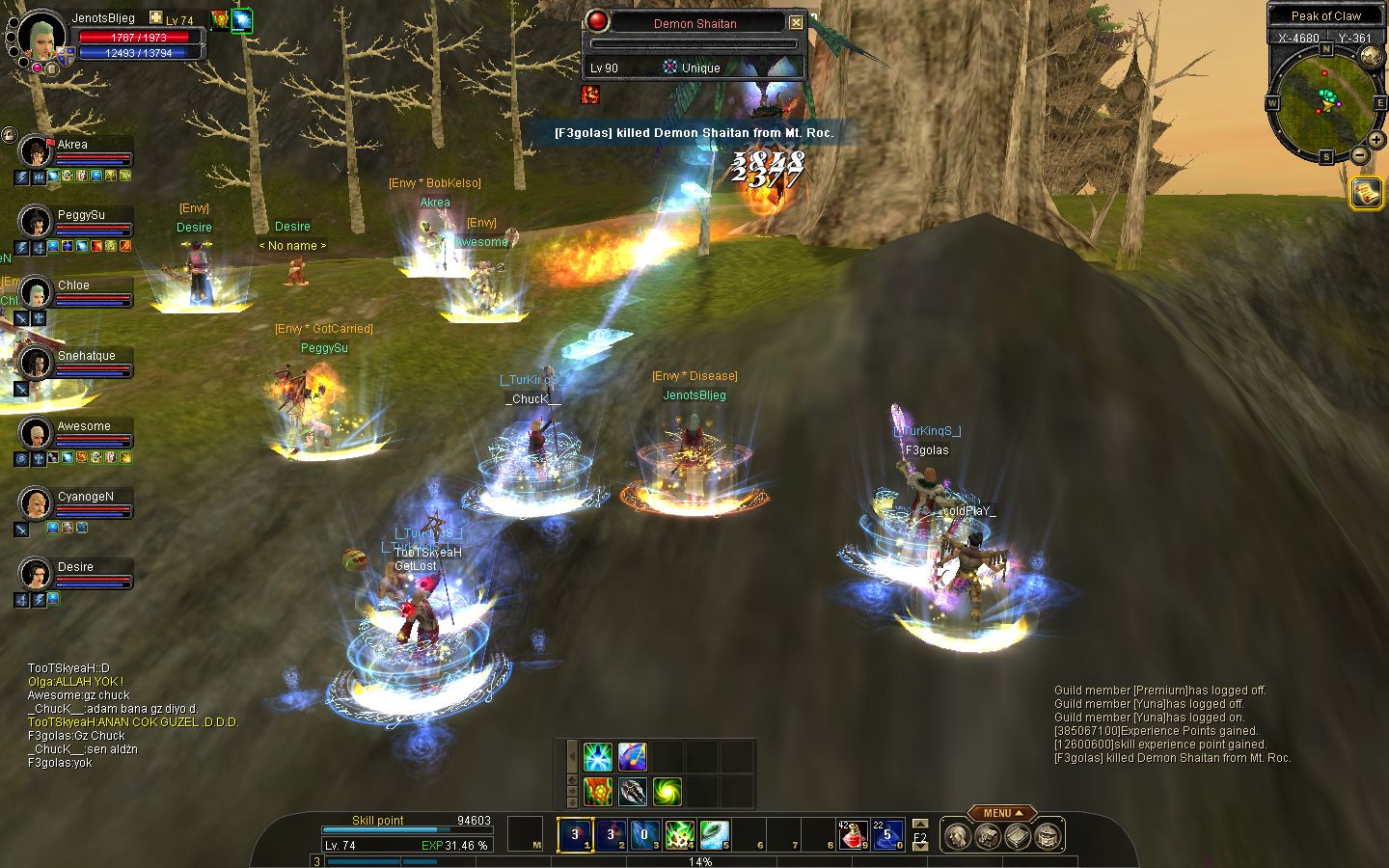
Task: Use the blue mana potion slot
Action: (886, 834)
